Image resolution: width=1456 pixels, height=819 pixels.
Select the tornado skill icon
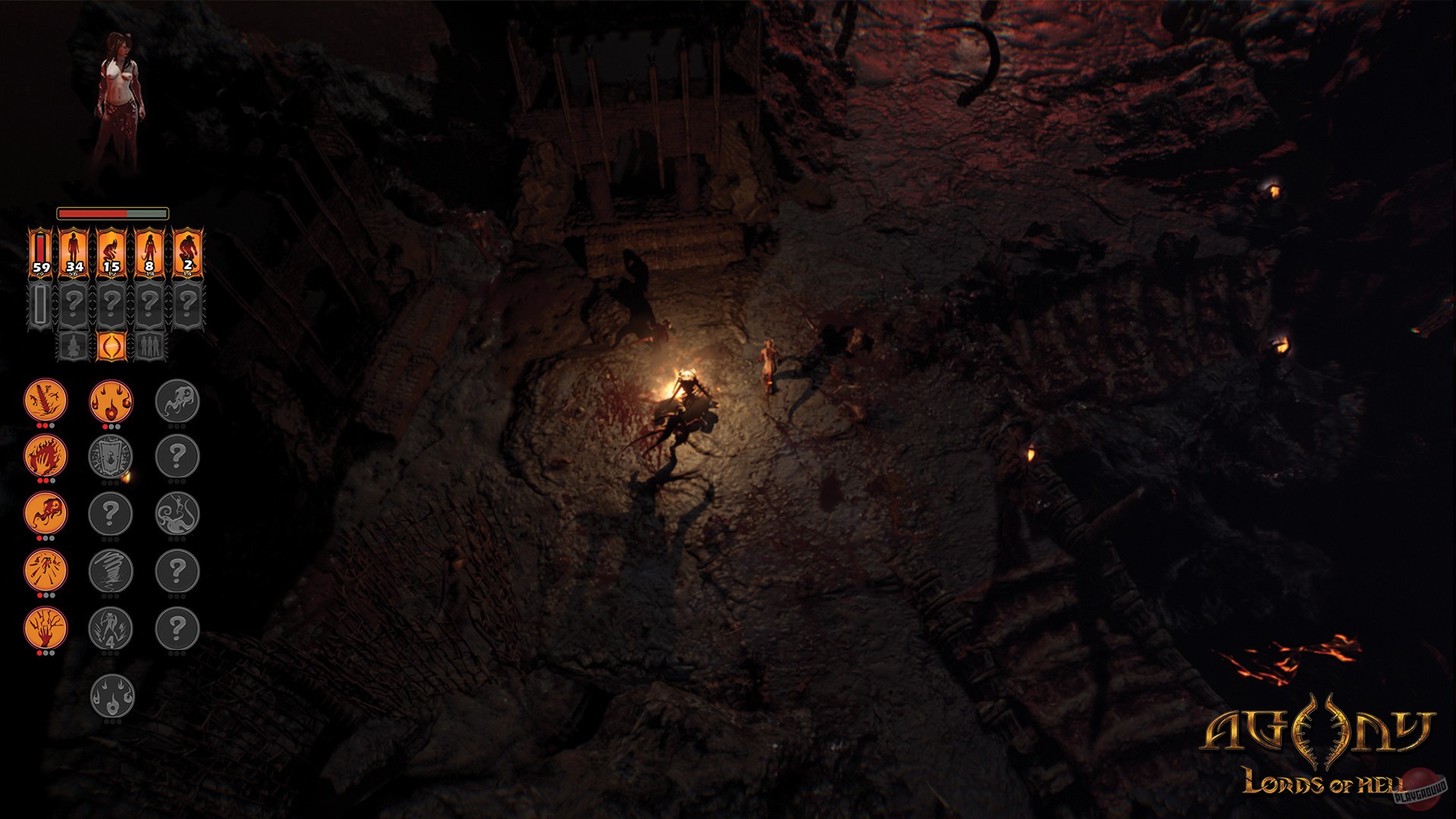111,570
